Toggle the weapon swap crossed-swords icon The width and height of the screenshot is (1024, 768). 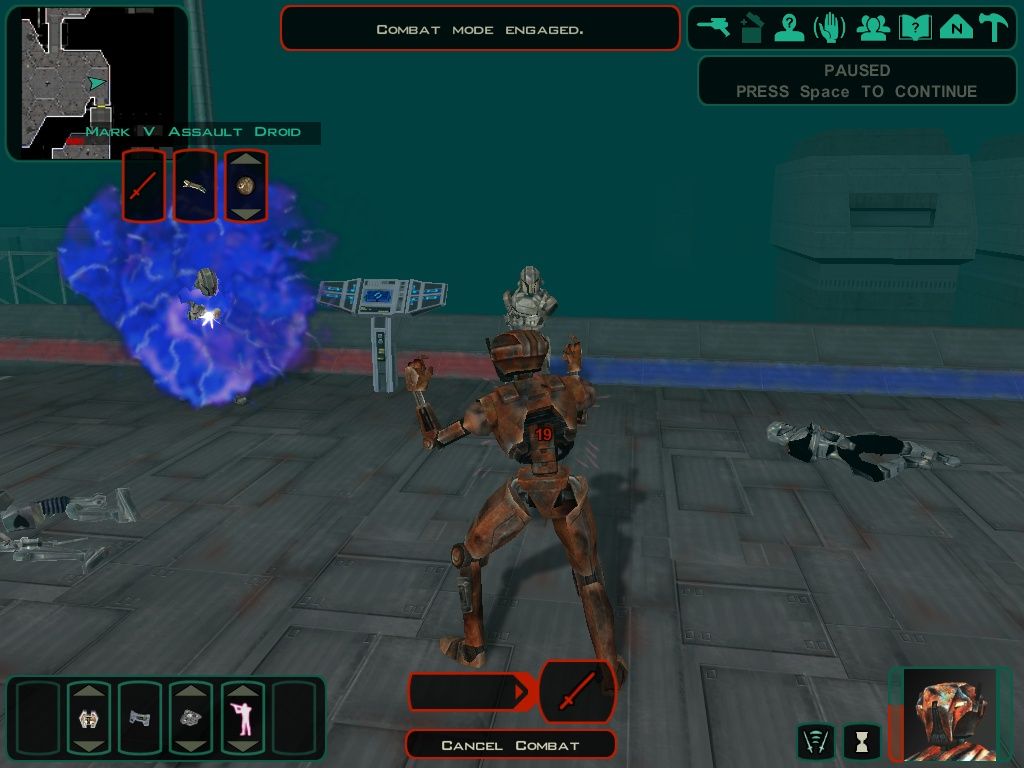click(816, 741)
